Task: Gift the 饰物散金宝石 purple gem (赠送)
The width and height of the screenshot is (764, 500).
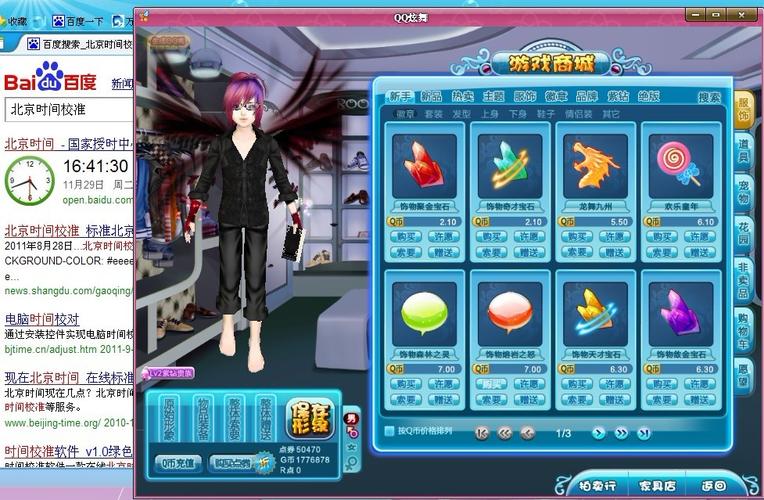Action: (x=698, y=399)
